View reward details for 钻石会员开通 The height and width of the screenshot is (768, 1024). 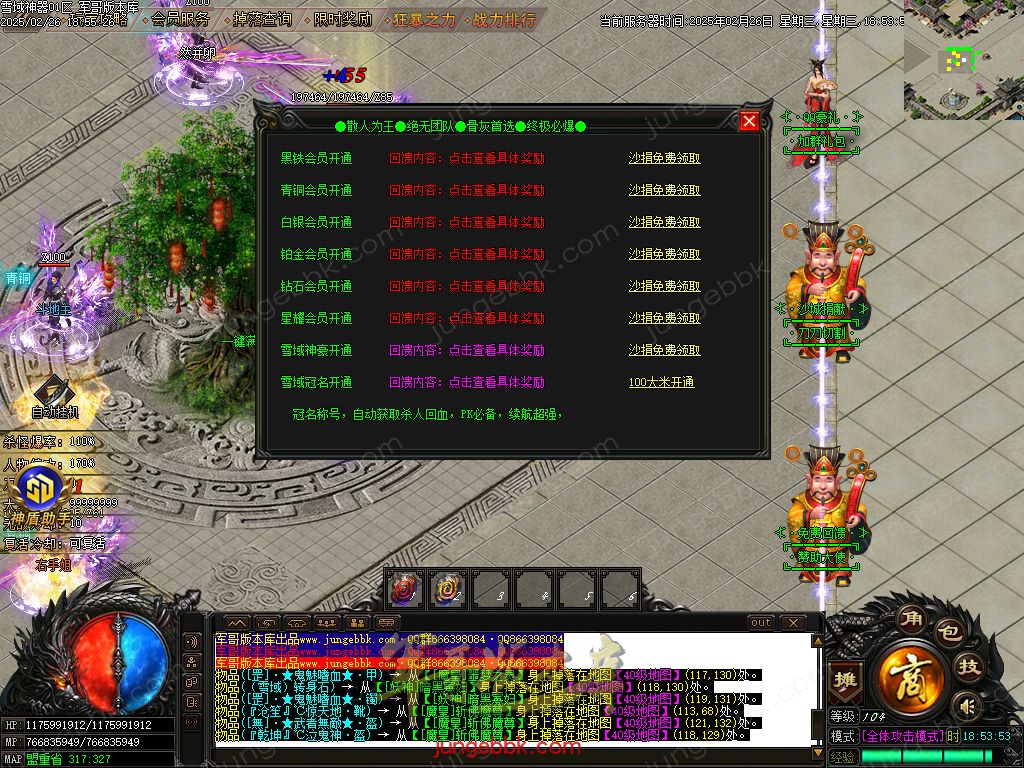(466, 286)
